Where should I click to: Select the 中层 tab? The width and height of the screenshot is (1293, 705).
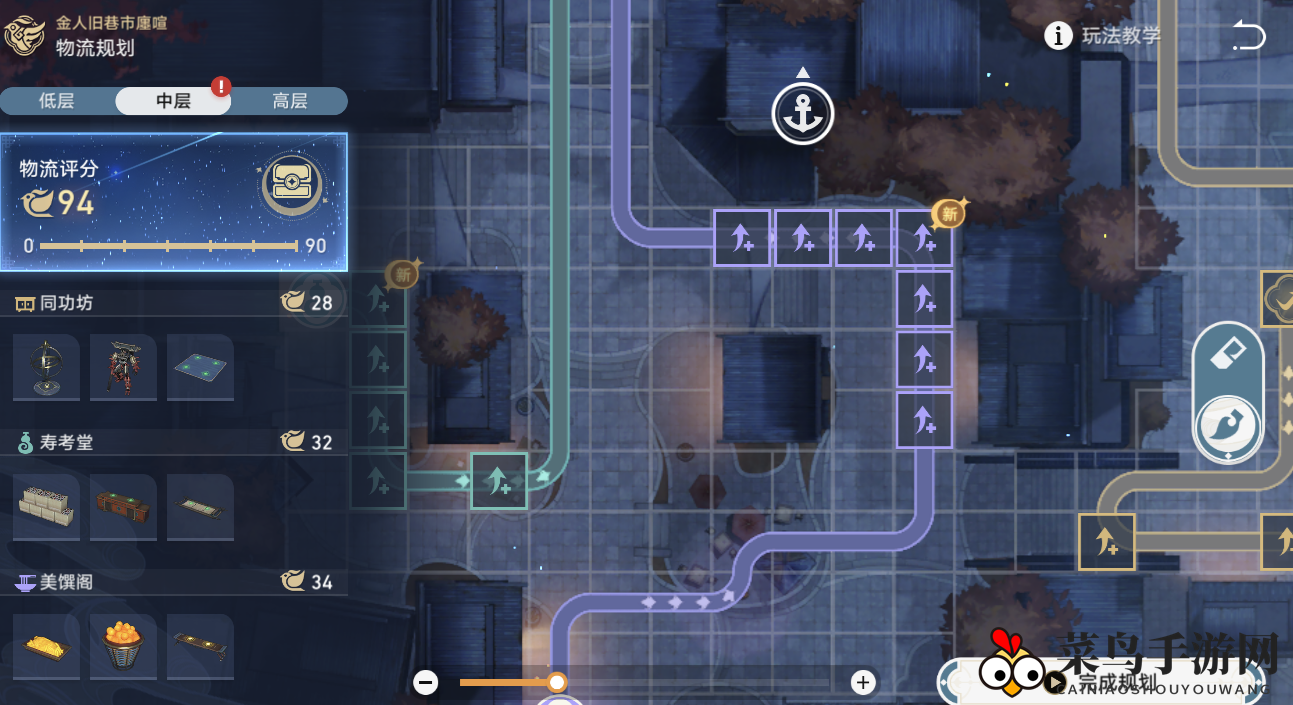pos(173,101)
